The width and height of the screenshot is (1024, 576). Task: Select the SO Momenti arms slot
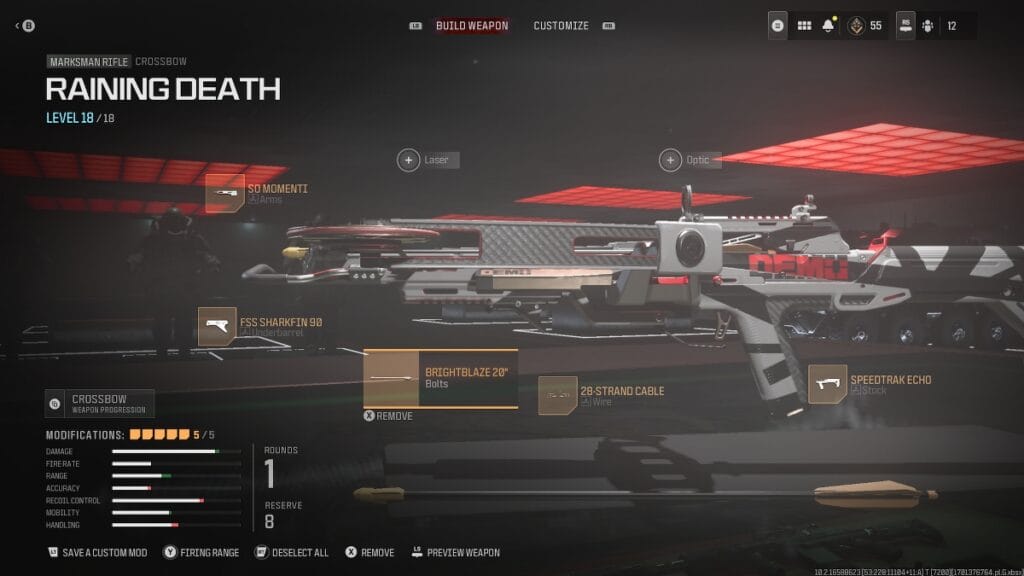coord(225,193)
